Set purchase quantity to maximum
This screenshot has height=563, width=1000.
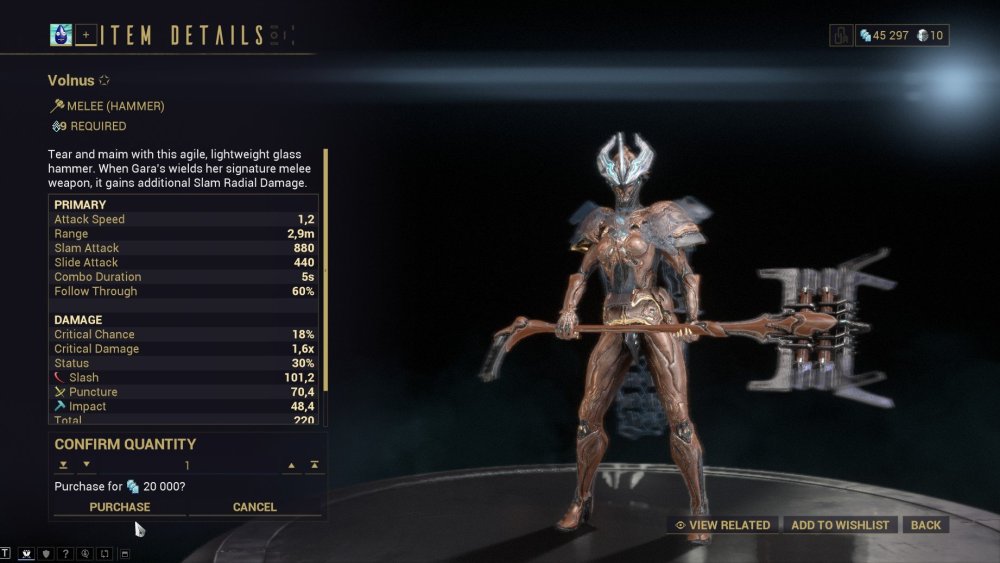(x=315, y=465)
